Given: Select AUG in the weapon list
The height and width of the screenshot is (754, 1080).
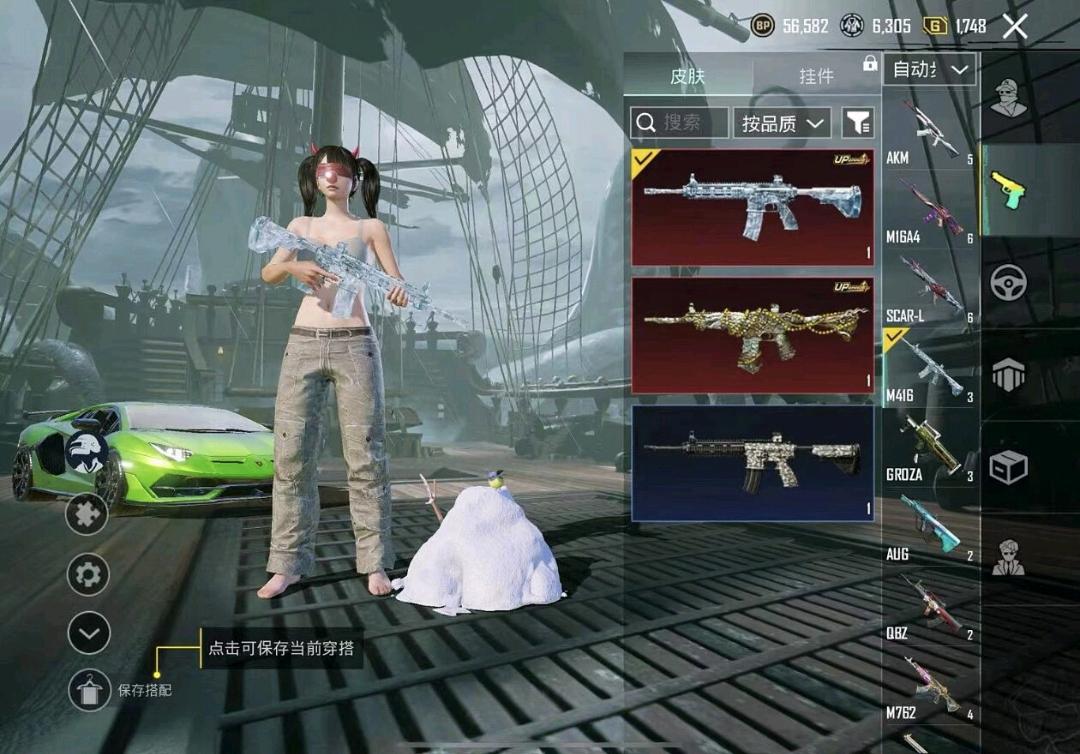Looking at the screenshot, I should (930, 525).
